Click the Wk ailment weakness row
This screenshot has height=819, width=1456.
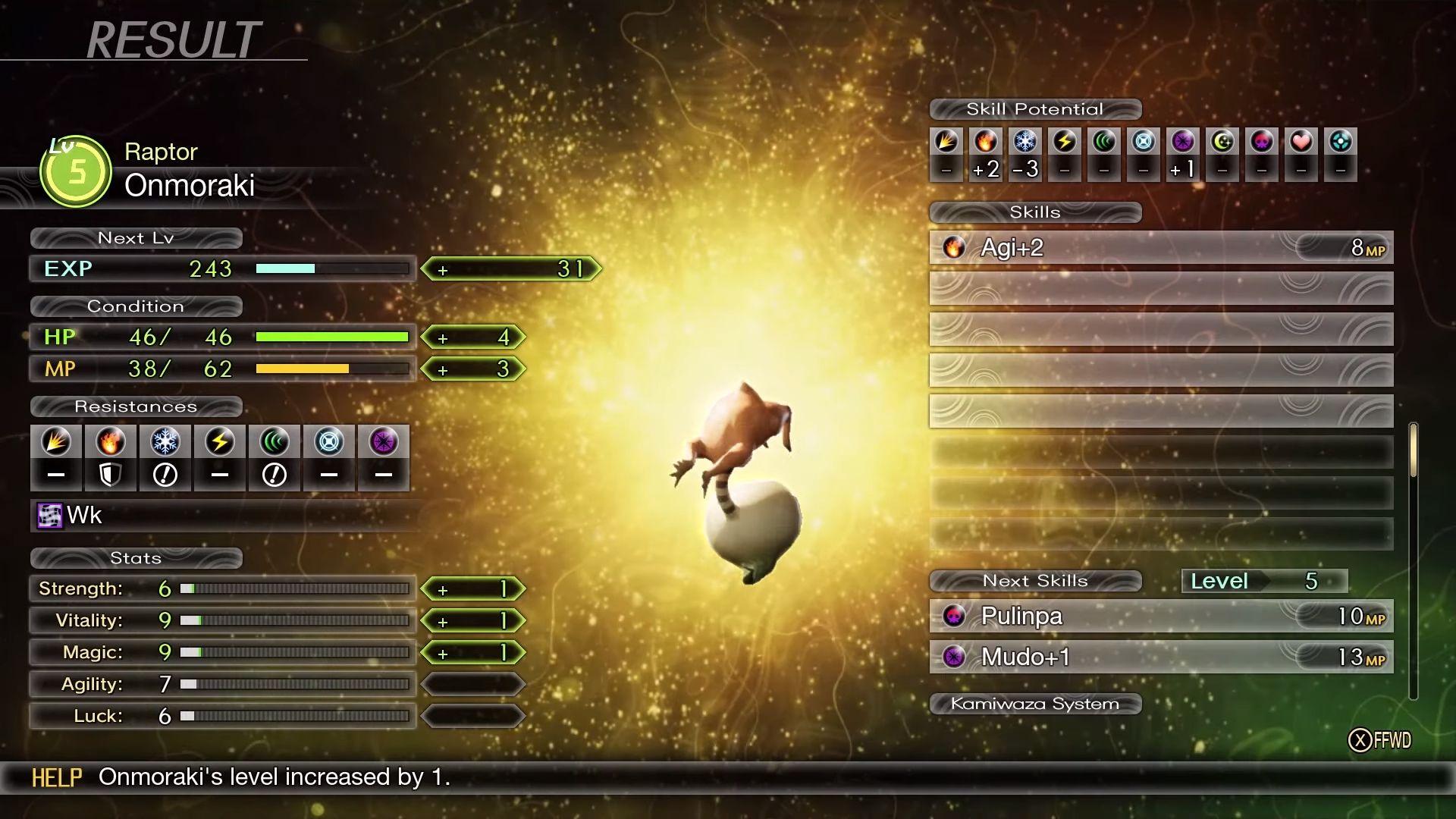220,516
